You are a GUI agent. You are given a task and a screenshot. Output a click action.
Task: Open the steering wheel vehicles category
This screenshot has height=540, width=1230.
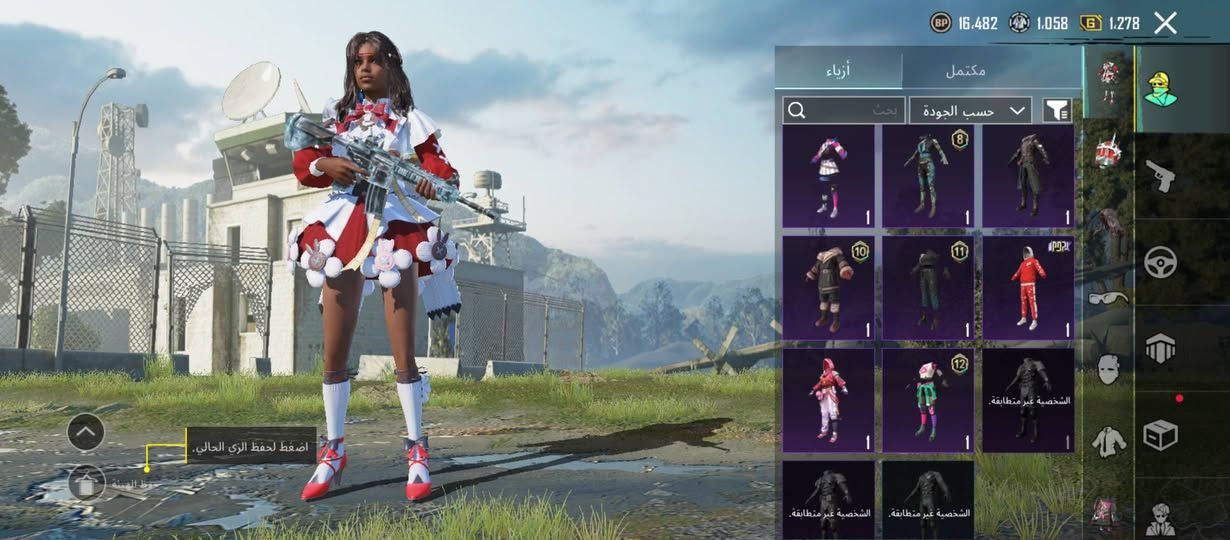[1160, 262]
